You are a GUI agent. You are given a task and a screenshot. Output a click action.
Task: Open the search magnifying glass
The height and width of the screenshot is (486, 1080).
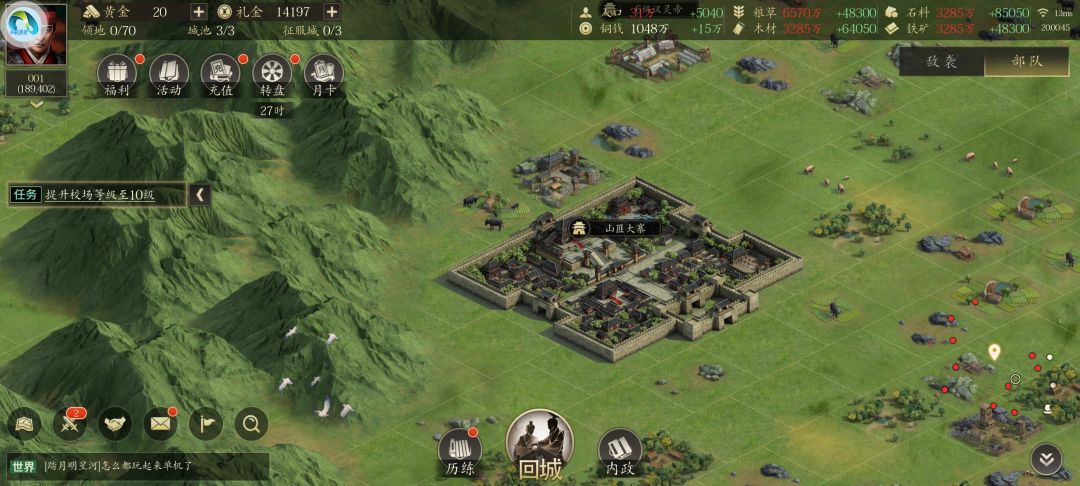coord(251,425)
